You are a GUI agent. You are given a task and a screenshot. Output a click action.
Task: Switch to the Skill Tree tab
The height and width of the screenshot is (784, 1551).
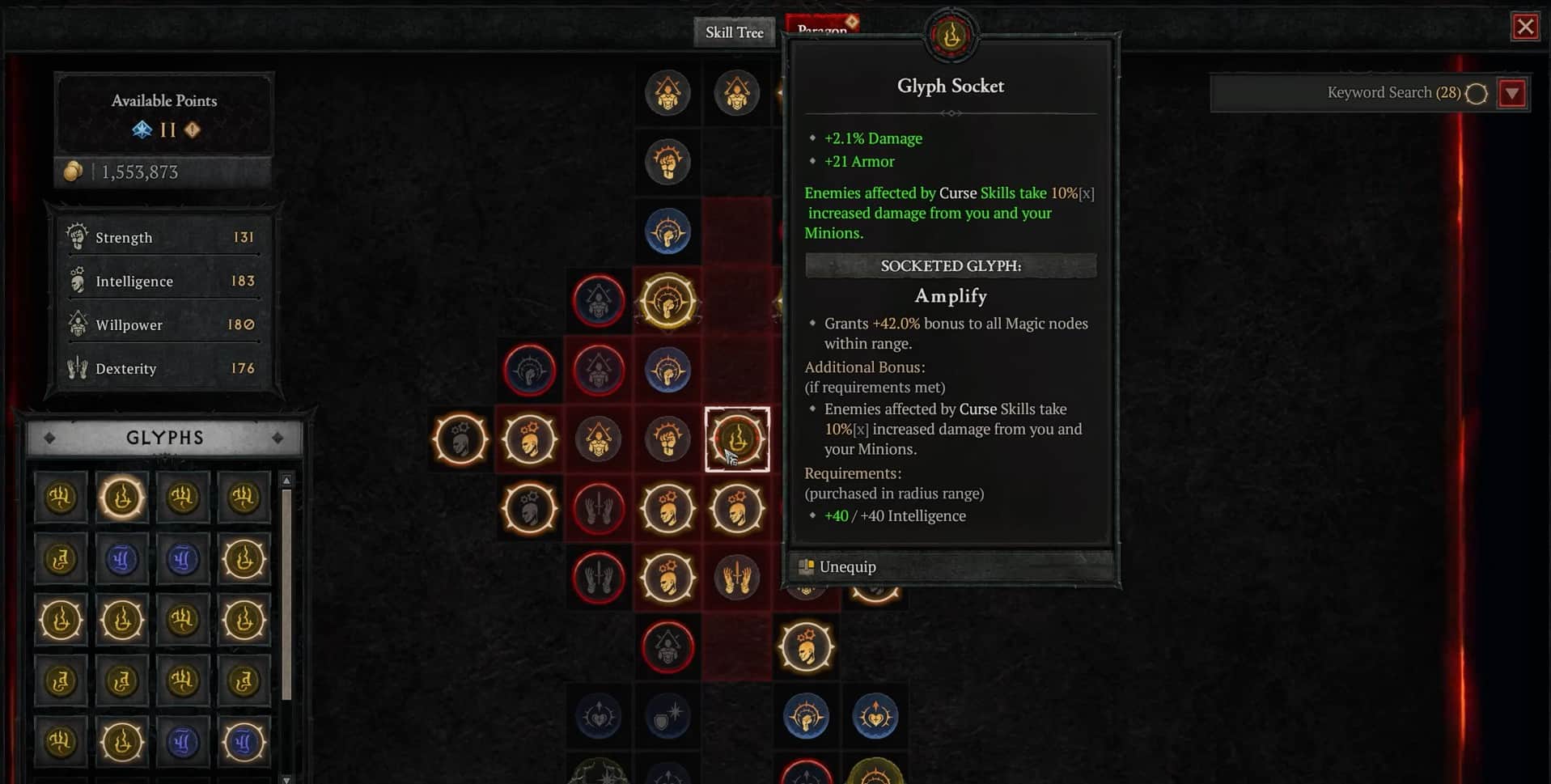click(x=733, y=32)
